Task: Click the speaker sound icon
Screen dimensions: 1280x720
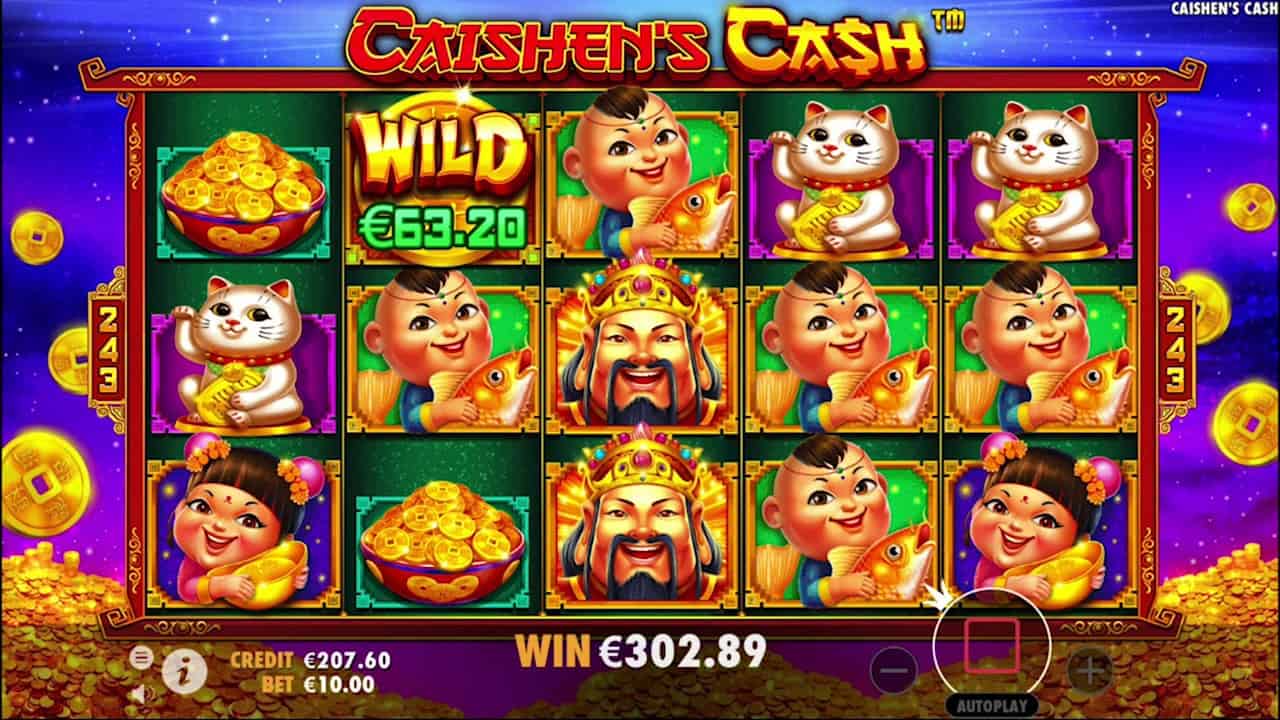Action: (145, 697)
